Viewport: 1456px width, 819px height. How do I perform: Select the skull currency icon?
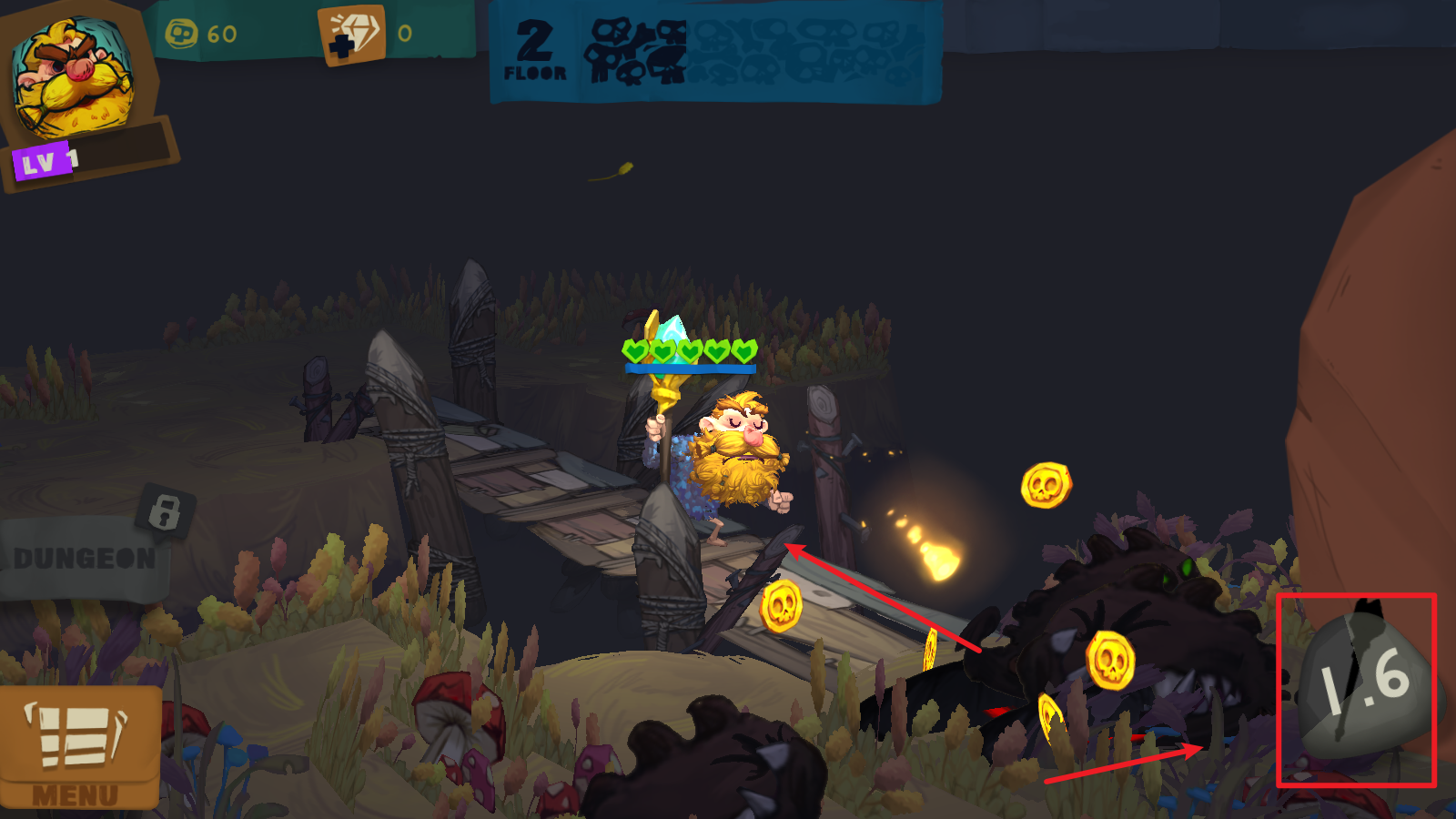point(182,32)
